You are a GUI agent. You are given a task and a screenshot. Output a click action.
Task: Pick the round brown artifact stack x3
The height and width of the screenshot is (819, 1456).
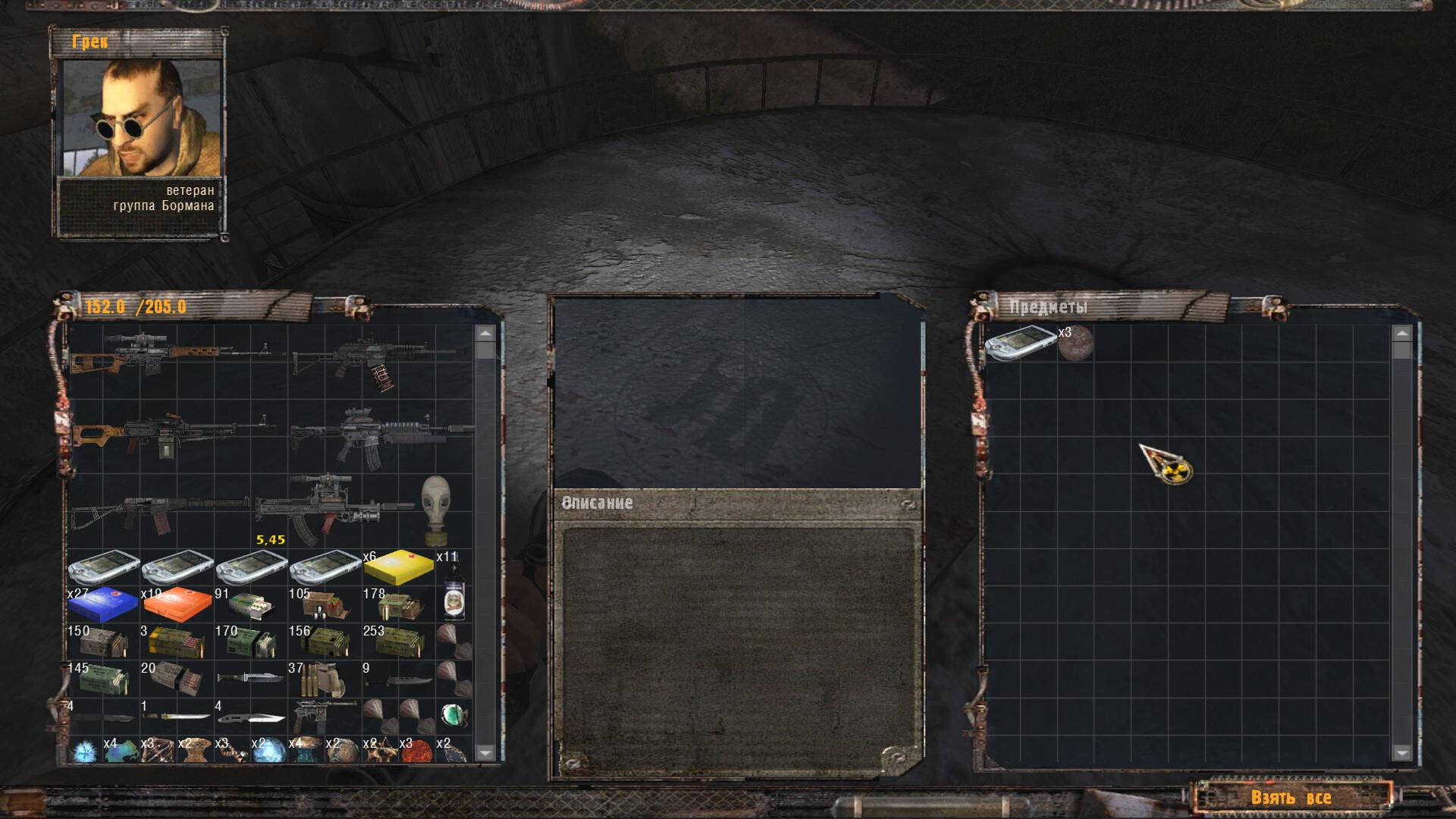point(1075,344)
